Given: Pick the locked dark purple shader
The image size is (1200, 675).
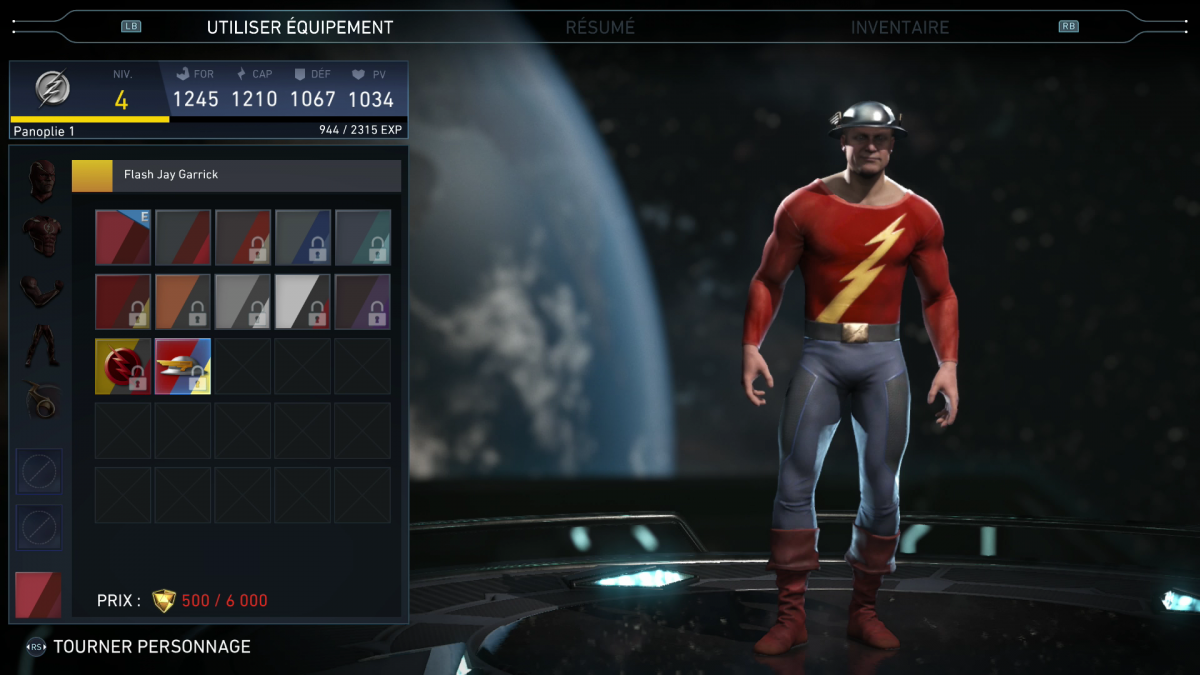Looking at the screenshot, I should [x=363, y=301].
